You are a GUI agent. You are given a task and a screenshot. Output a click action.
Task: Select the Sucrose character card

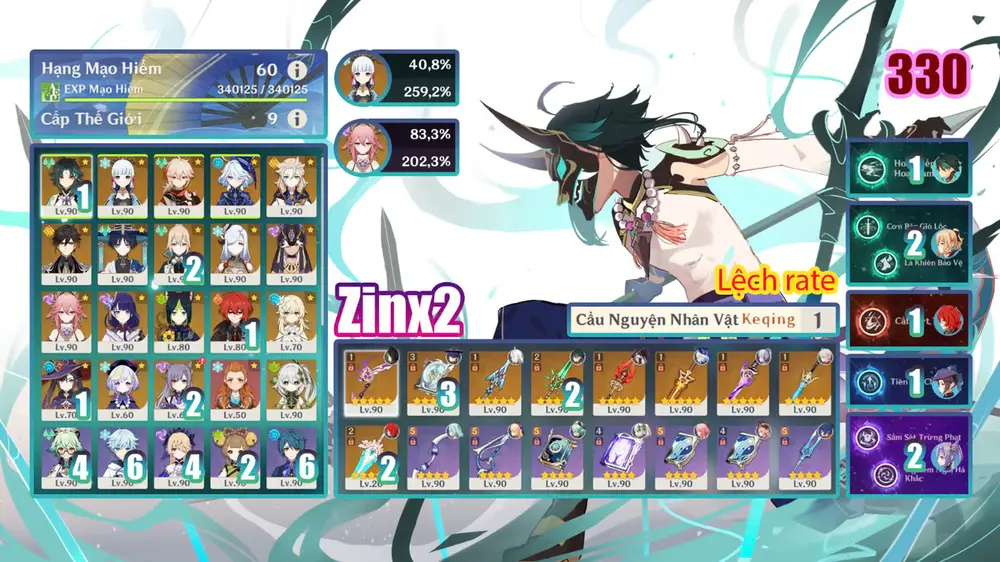(68, 457)
